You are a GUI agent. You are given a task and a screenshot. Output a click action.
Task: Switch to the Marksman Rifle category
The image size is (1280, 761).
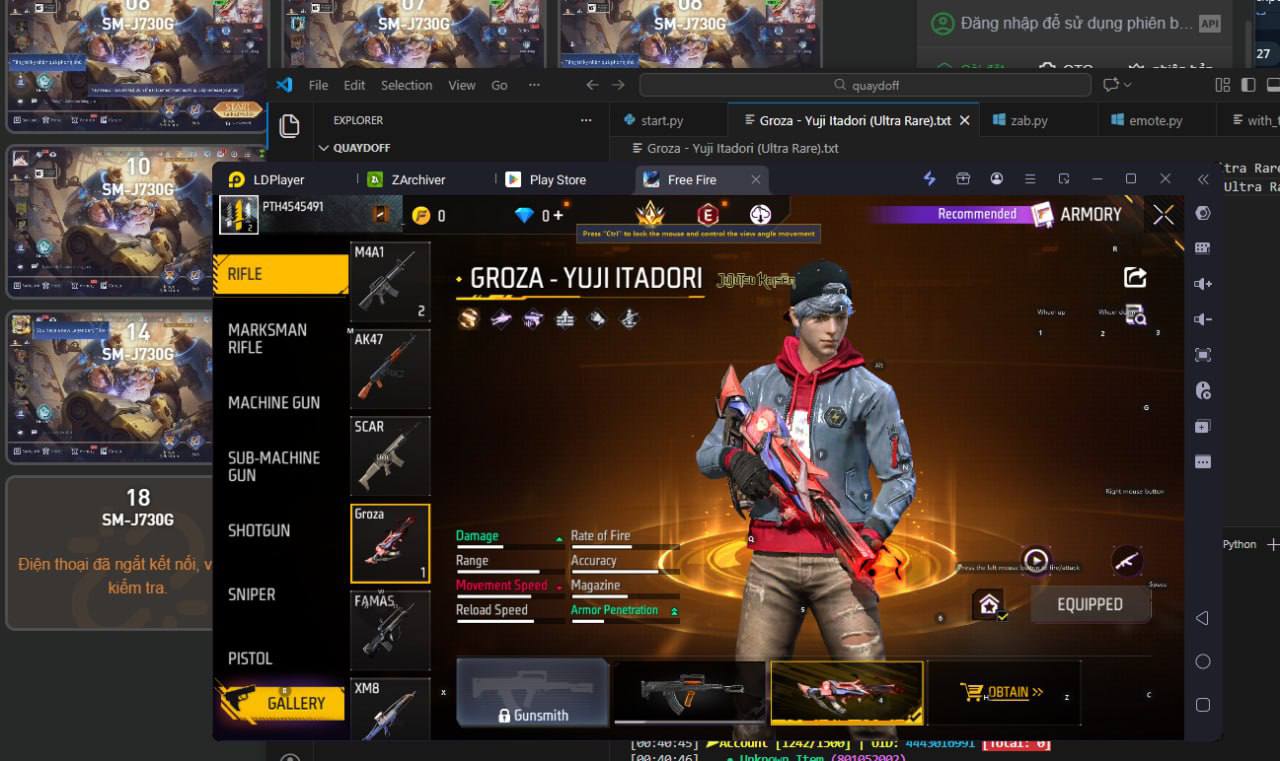(267, 339)
